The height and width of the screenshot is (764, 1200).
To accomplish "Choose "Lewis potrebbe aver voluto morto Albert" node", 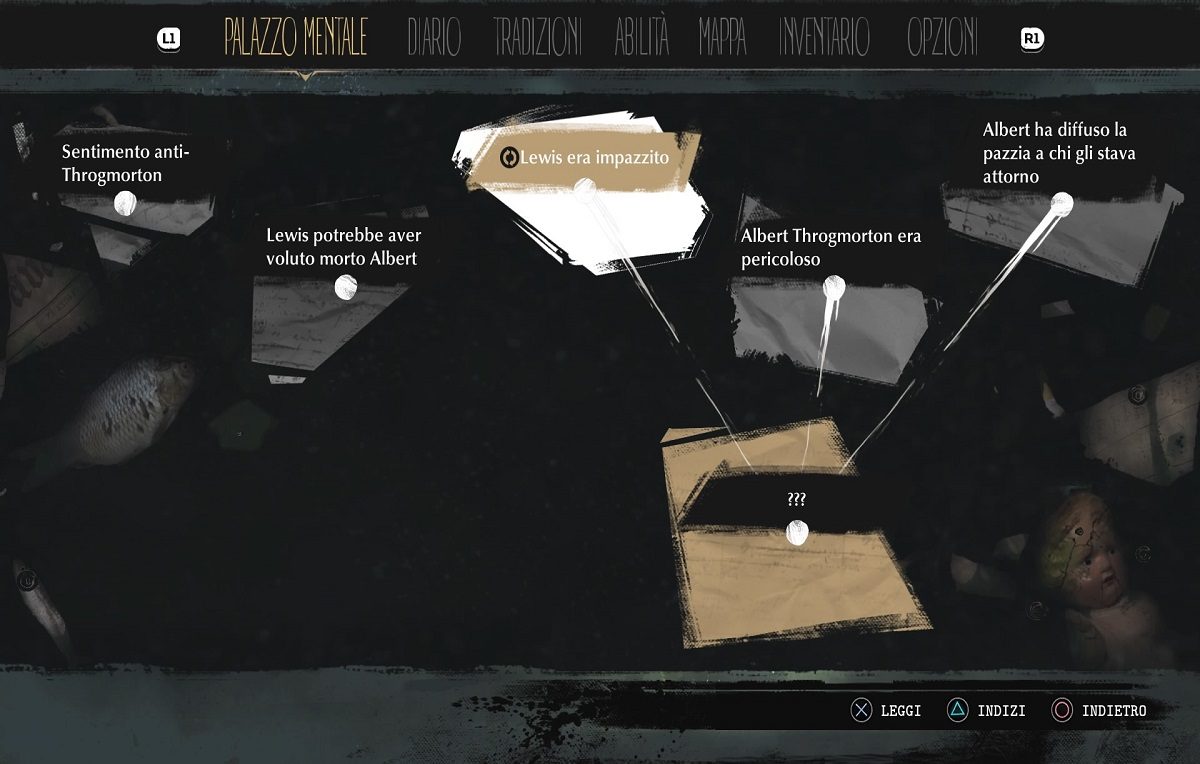I will pyautogui.click(x=345, y=287).
